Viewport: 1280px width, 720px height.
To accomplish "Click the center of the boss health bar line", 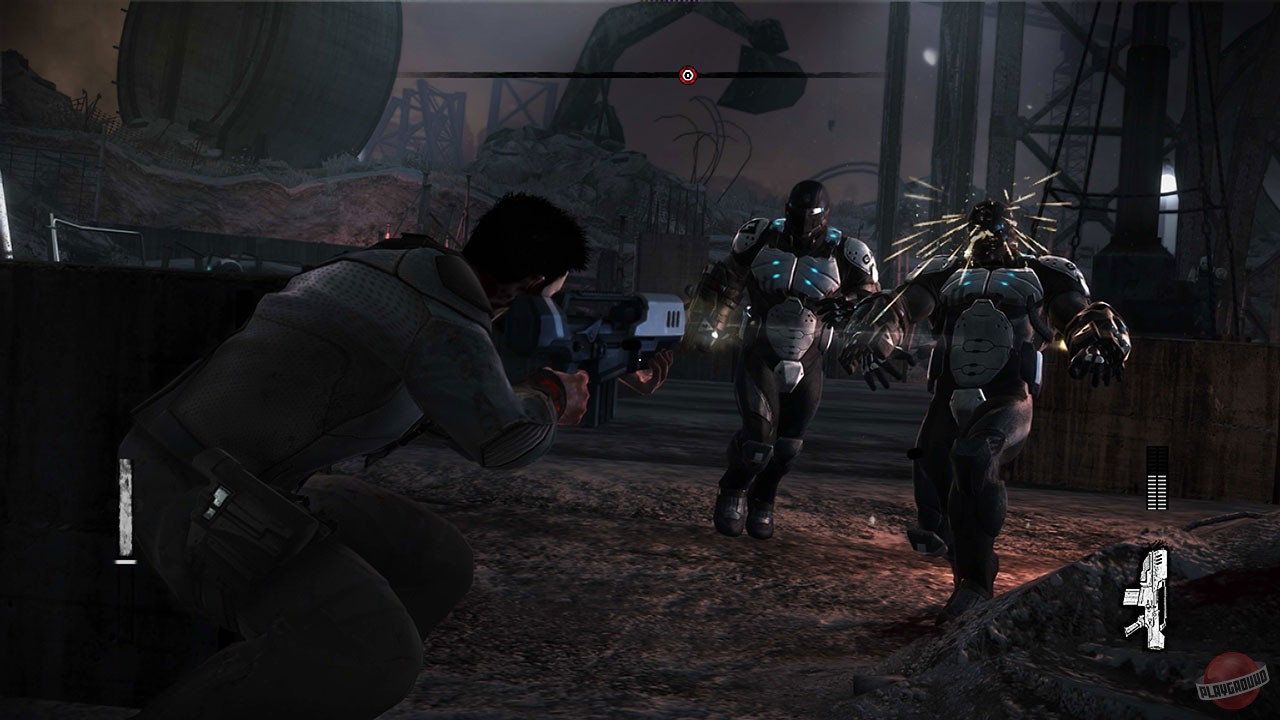I will click(x=685, y=73).
